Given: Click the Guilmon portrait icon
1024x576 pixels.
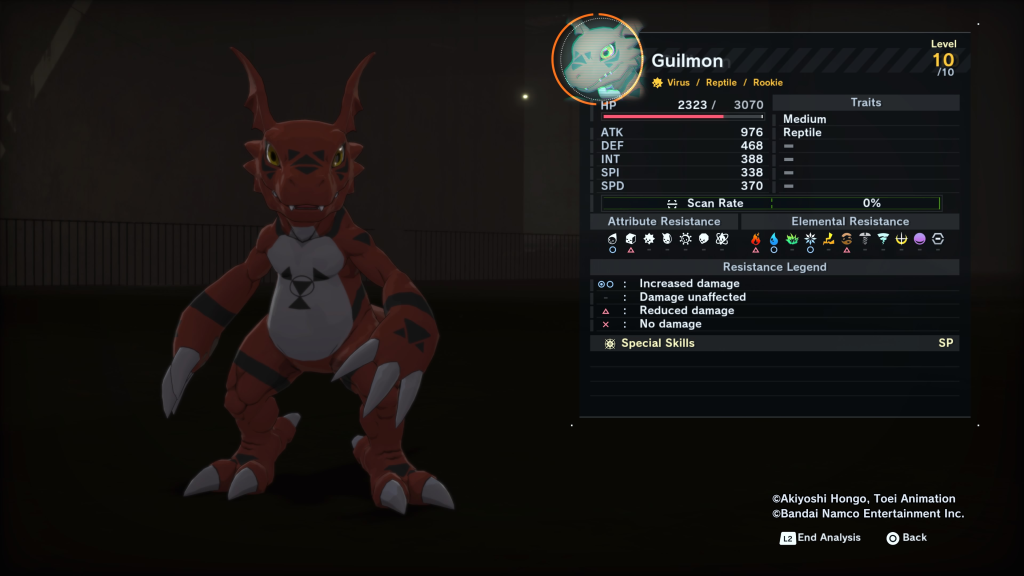Looking at the screenshot, I should click(x=596, y=58).
